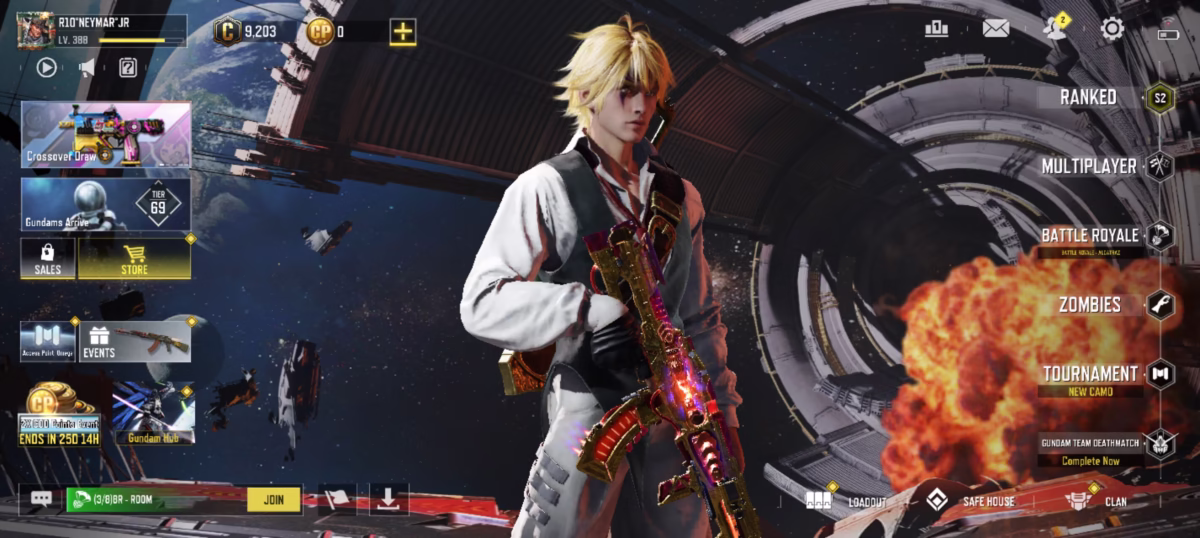Open the Gundam Hub tile

pos(153,411)
